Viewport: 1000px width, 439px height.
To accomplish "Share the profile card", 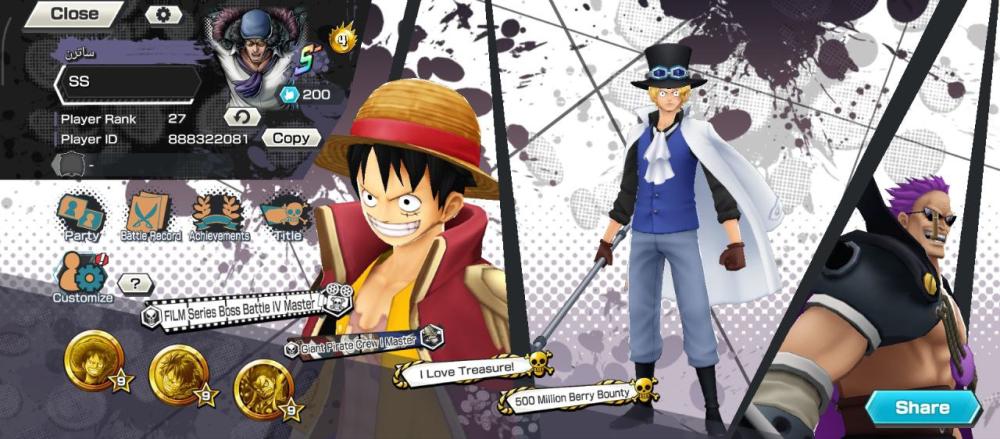I will [x=922, y=407].
